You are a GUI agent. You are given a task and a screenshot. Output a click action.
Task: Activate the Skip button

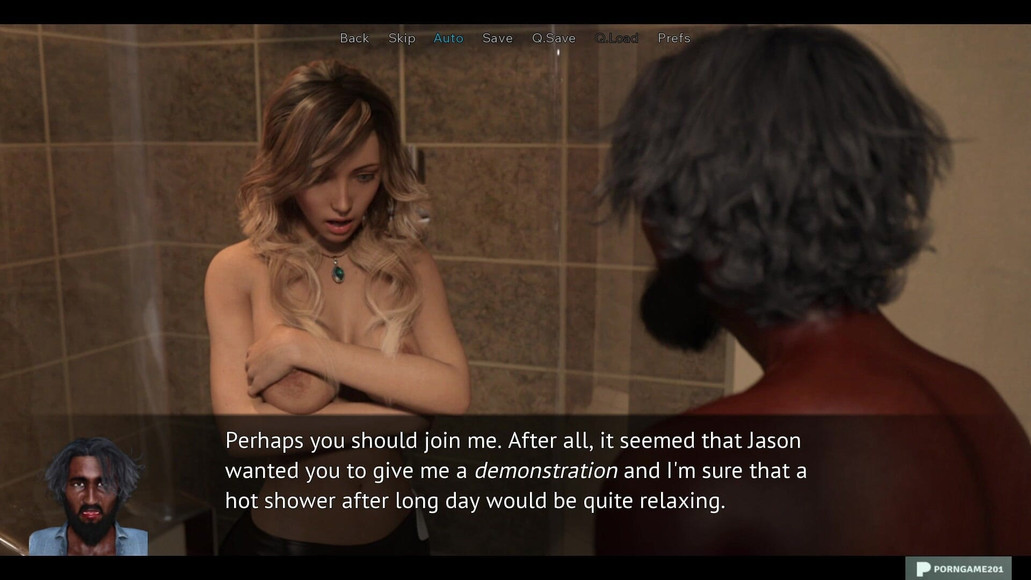(x=401, y=38)
